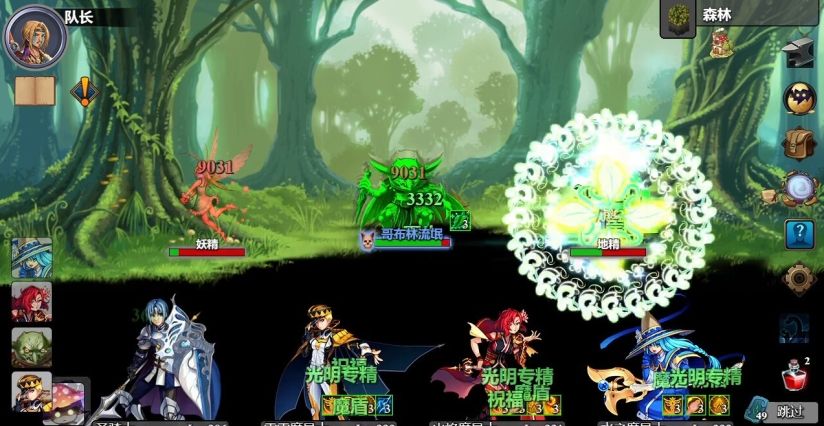Screen dimensions: 824x426
Task: Open the brown backpack inventory
Action: 799,143
